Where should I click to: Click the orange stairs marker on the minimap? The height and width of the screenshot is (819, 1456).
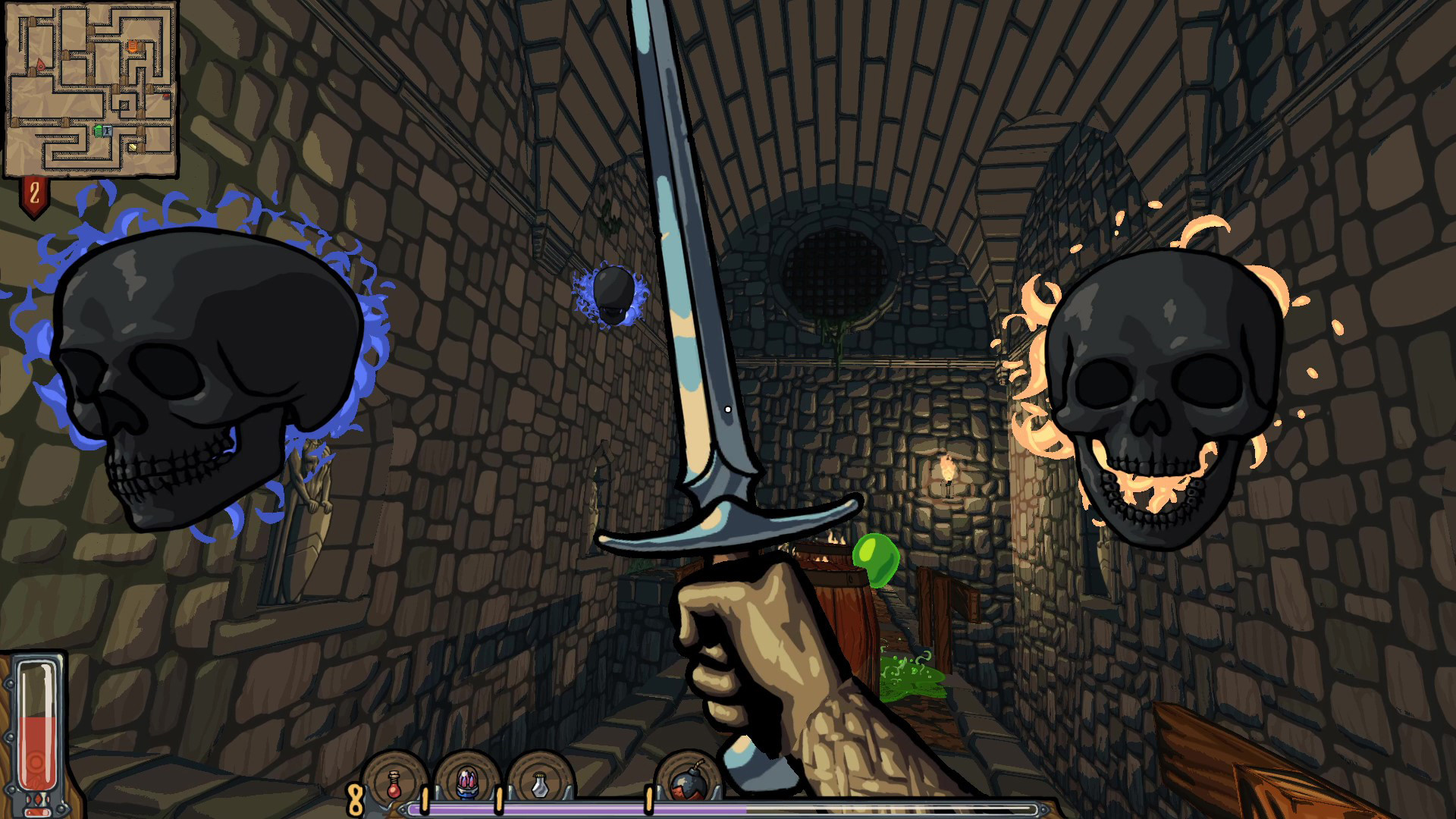[x=133, y=45]
